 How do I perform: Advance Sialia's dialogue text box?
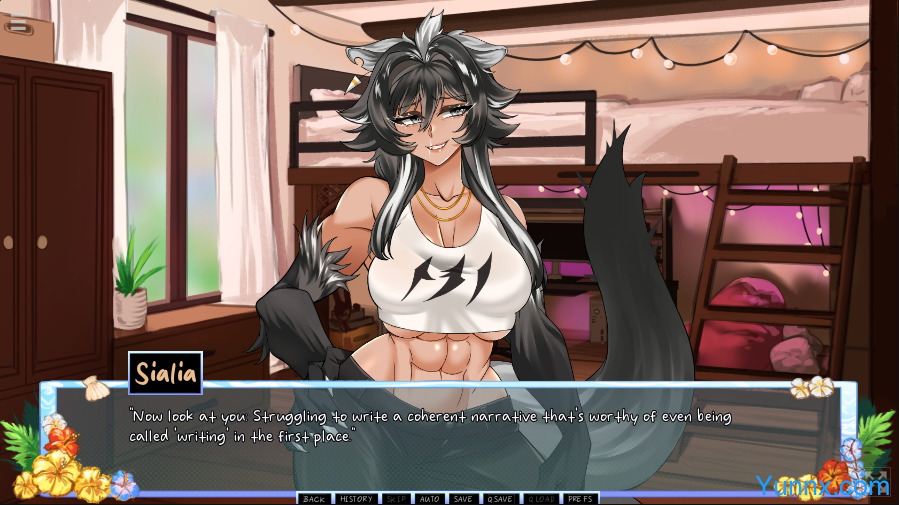click(448, 440)
